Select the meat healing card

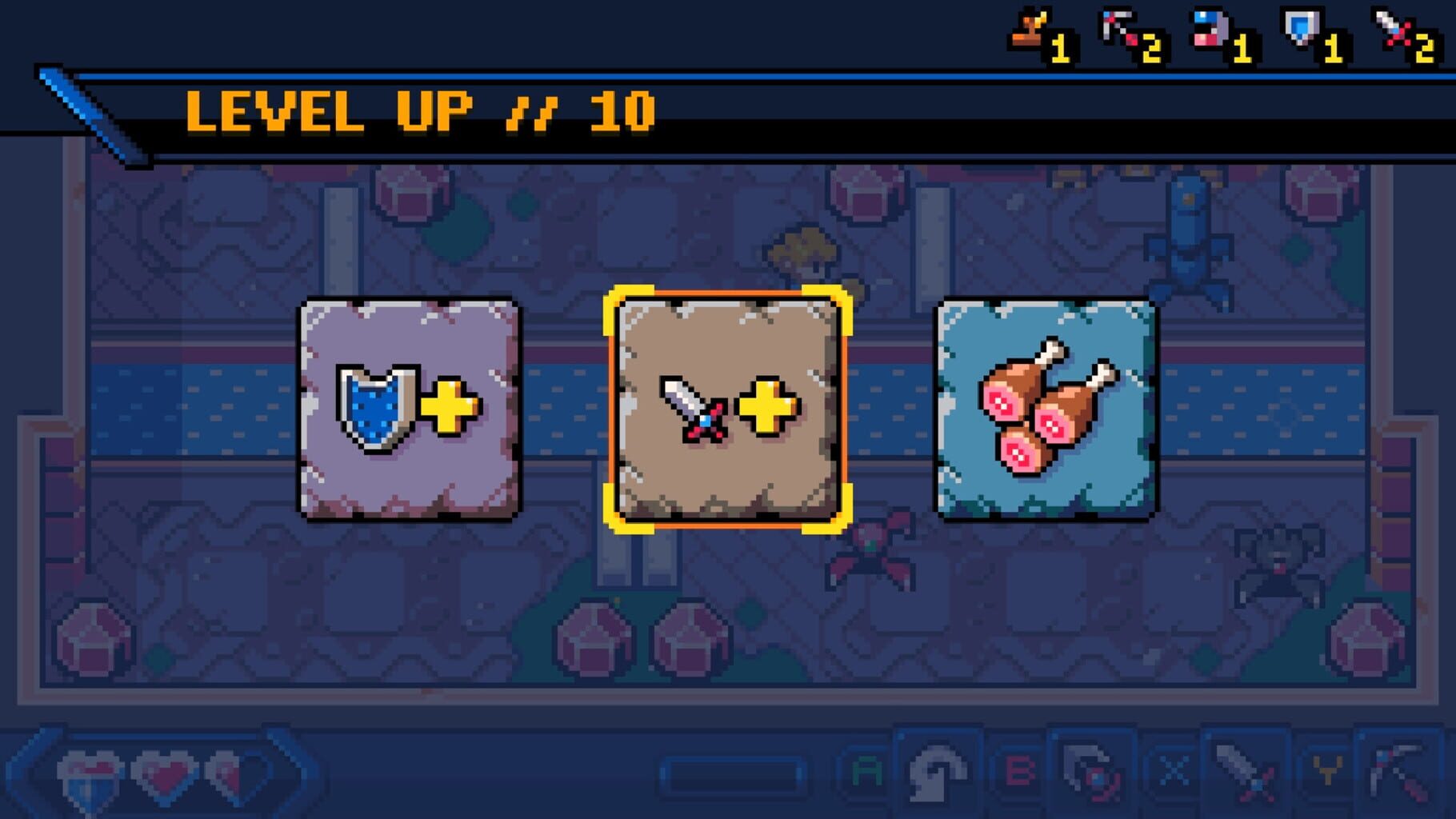click(1048, 410)
